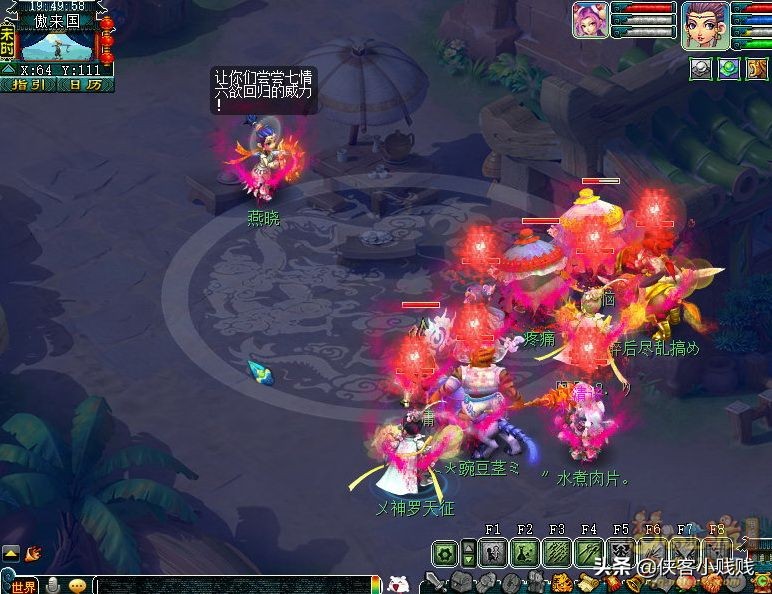Activate the F1 skill slot
This screenshot has width=772, height=594.
pos(493,552)
